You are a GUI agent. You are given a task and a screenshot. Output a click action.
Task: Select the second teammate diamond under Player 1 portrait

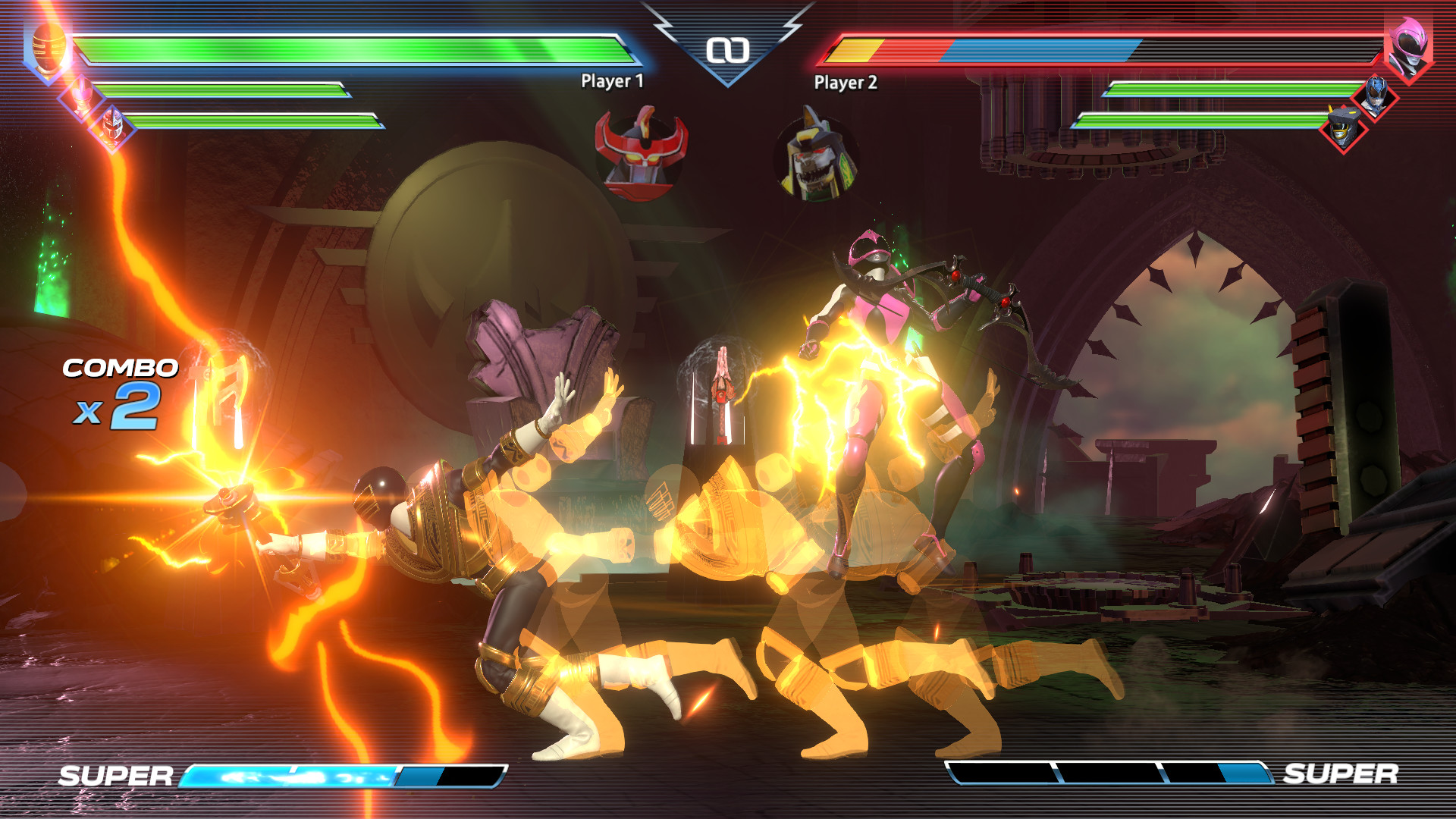pyautogui.click(x=112, y=125)
